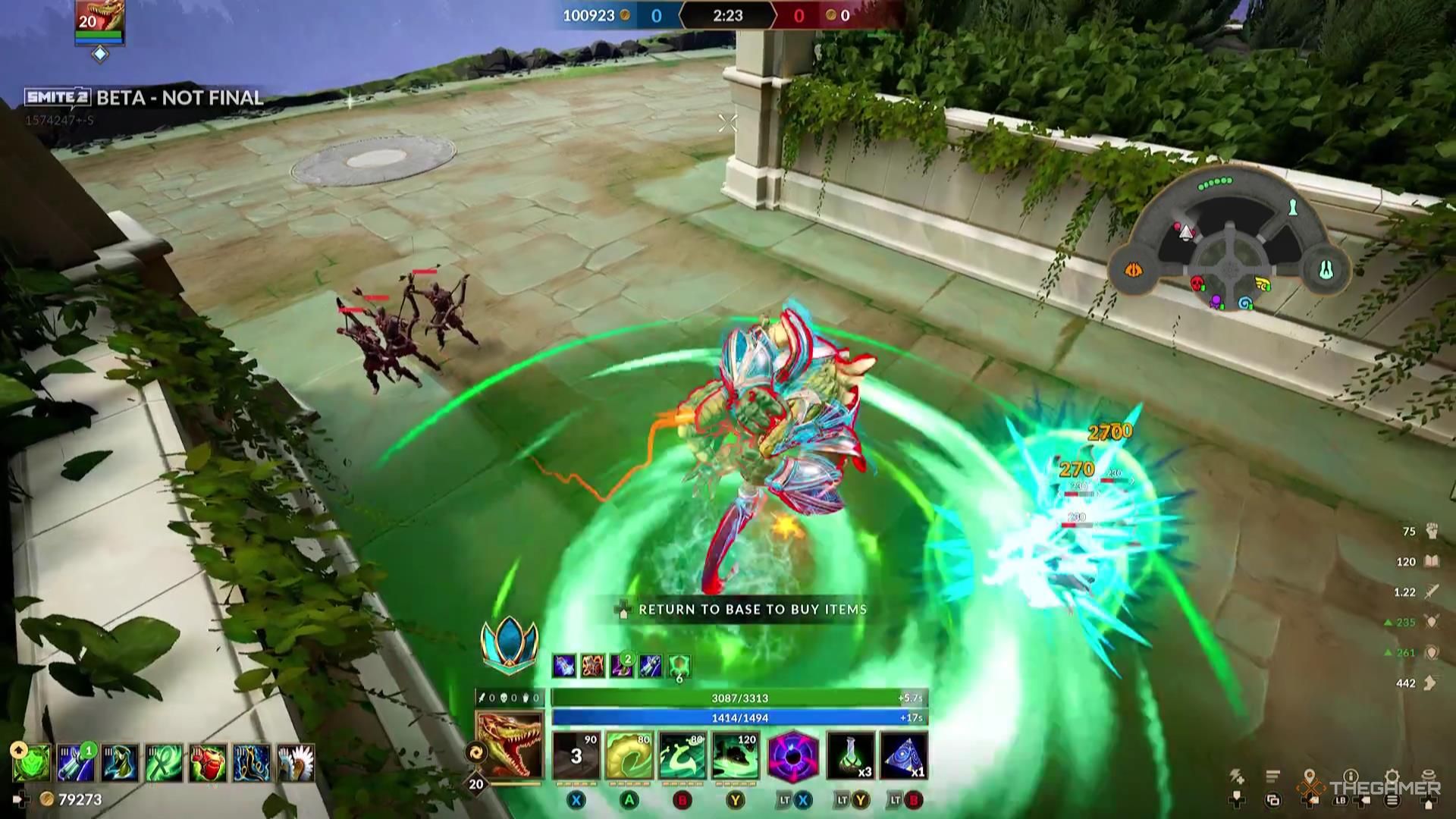Screen dimensions: 1456x819
Task: Toggle the map ping location pin icon
Action: pos(1310,773)
